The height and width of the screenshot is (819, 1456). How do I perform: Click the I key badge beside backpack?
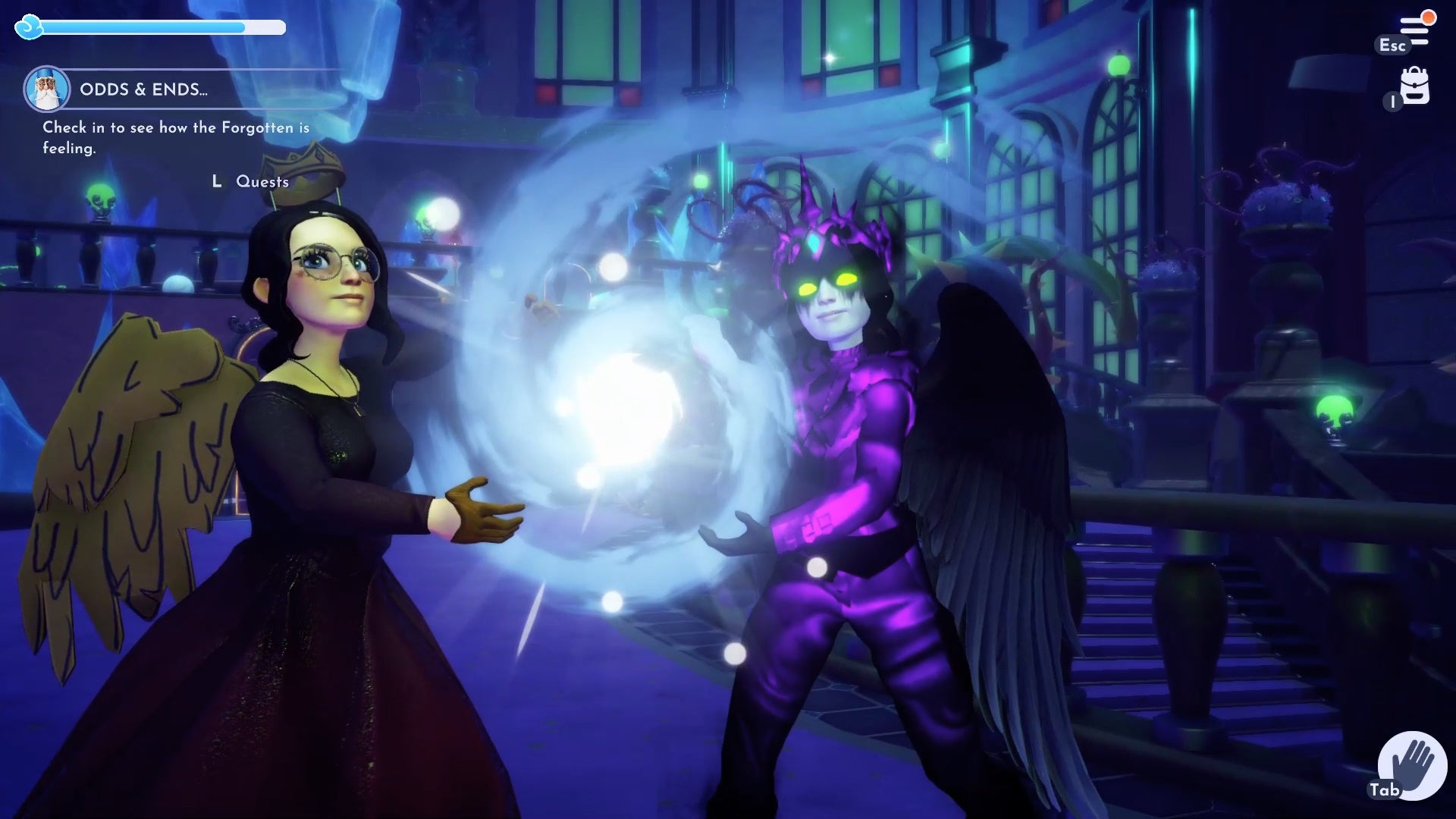coord(1391,102)
